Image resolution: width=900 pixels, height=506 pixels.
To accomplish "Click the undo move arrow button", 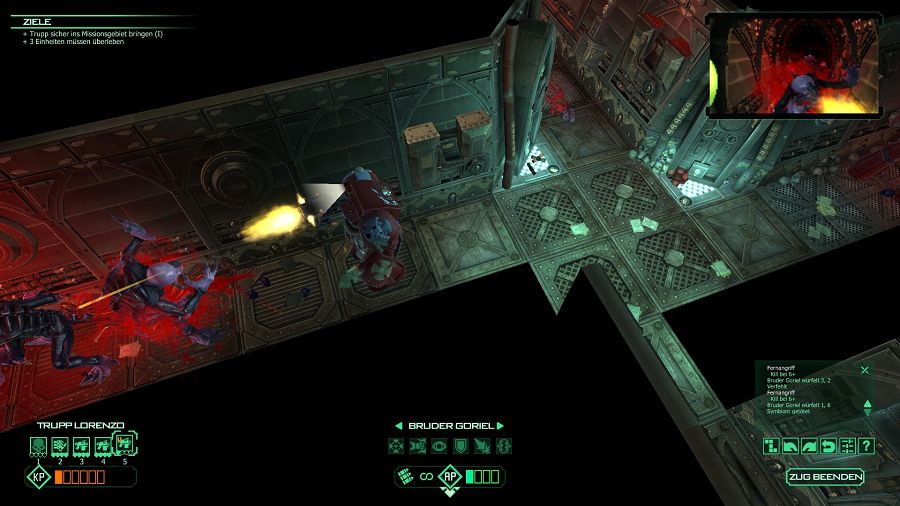I will click(x=828, y=446).
